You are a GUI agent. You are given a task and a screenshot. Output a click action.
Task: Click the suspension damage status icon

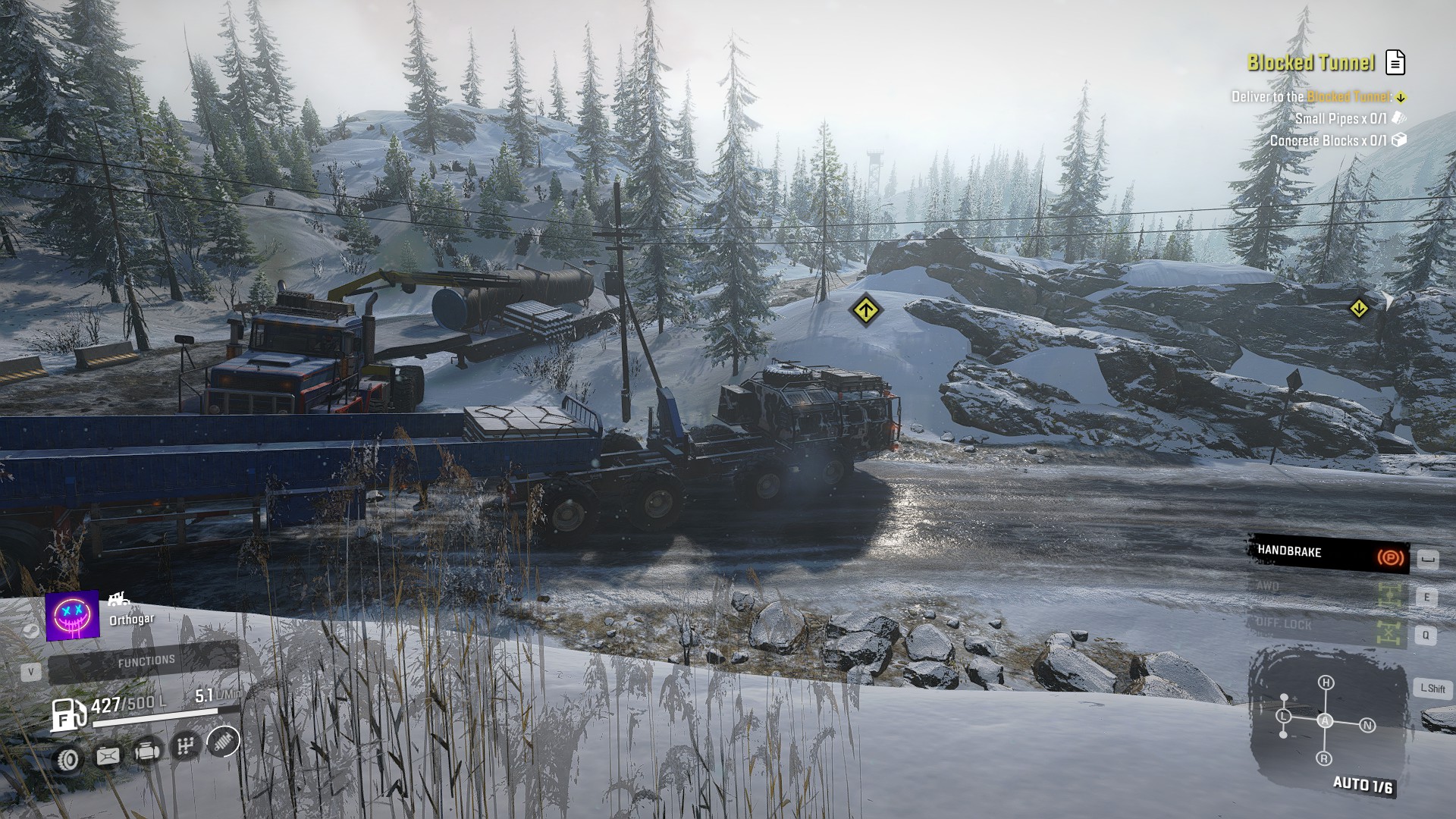(223, 741)
